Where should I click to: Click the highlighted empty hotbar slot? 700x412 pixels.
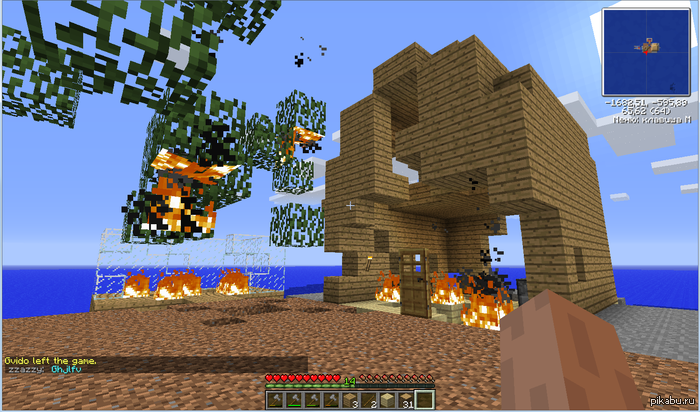[425, 401]
